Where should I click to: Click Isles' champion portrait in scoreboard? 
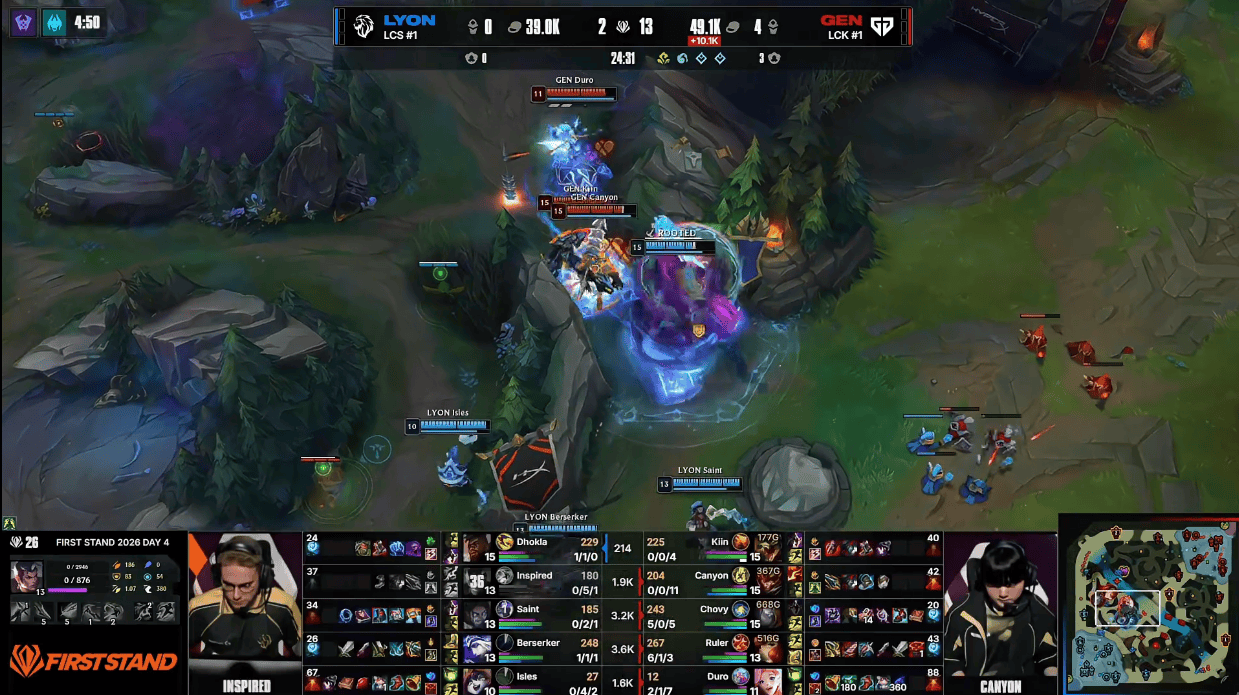(477, 681)
